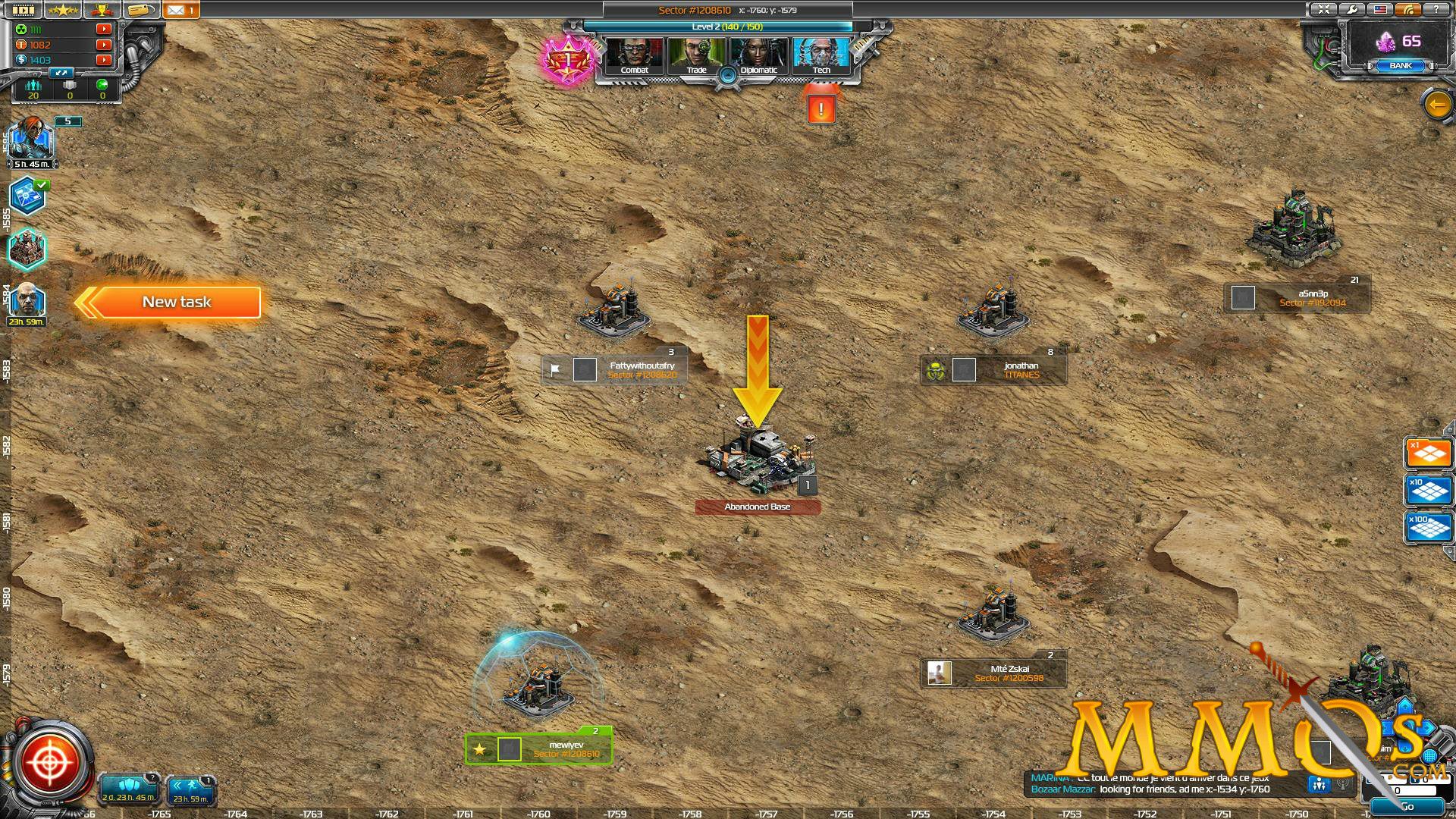The height and width of the screenshot is (819, 1456).
Task: Click the New task button
Action: [177, 302]
